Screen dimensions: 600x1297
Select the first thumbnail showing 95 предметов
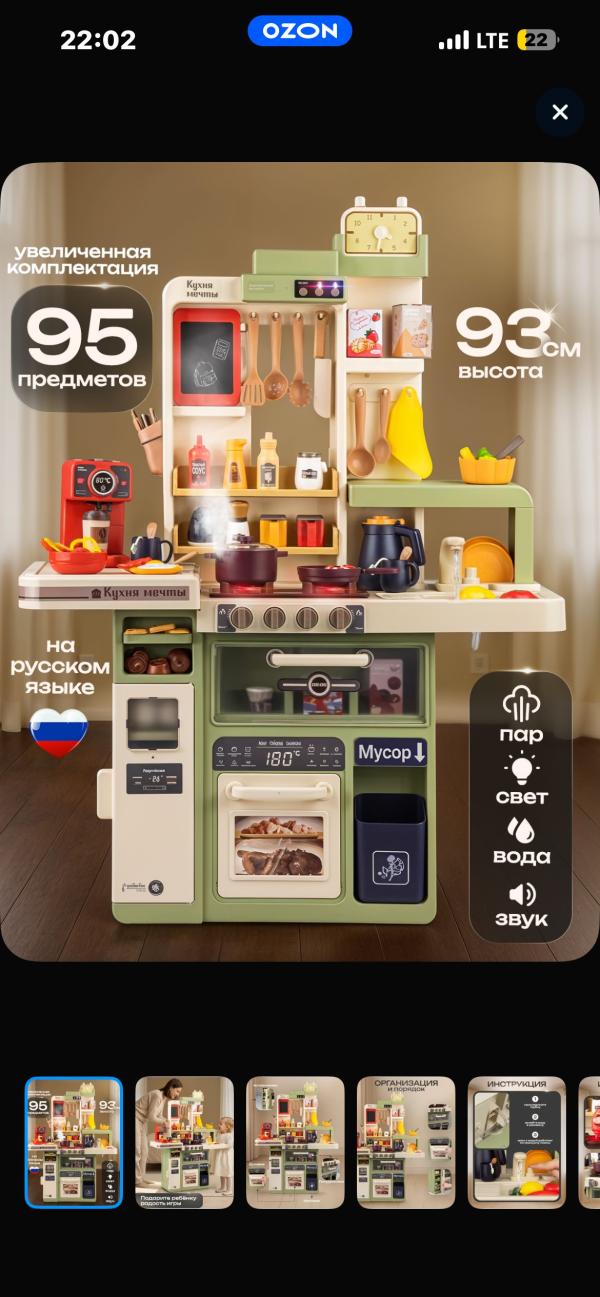click(74, 1142)
